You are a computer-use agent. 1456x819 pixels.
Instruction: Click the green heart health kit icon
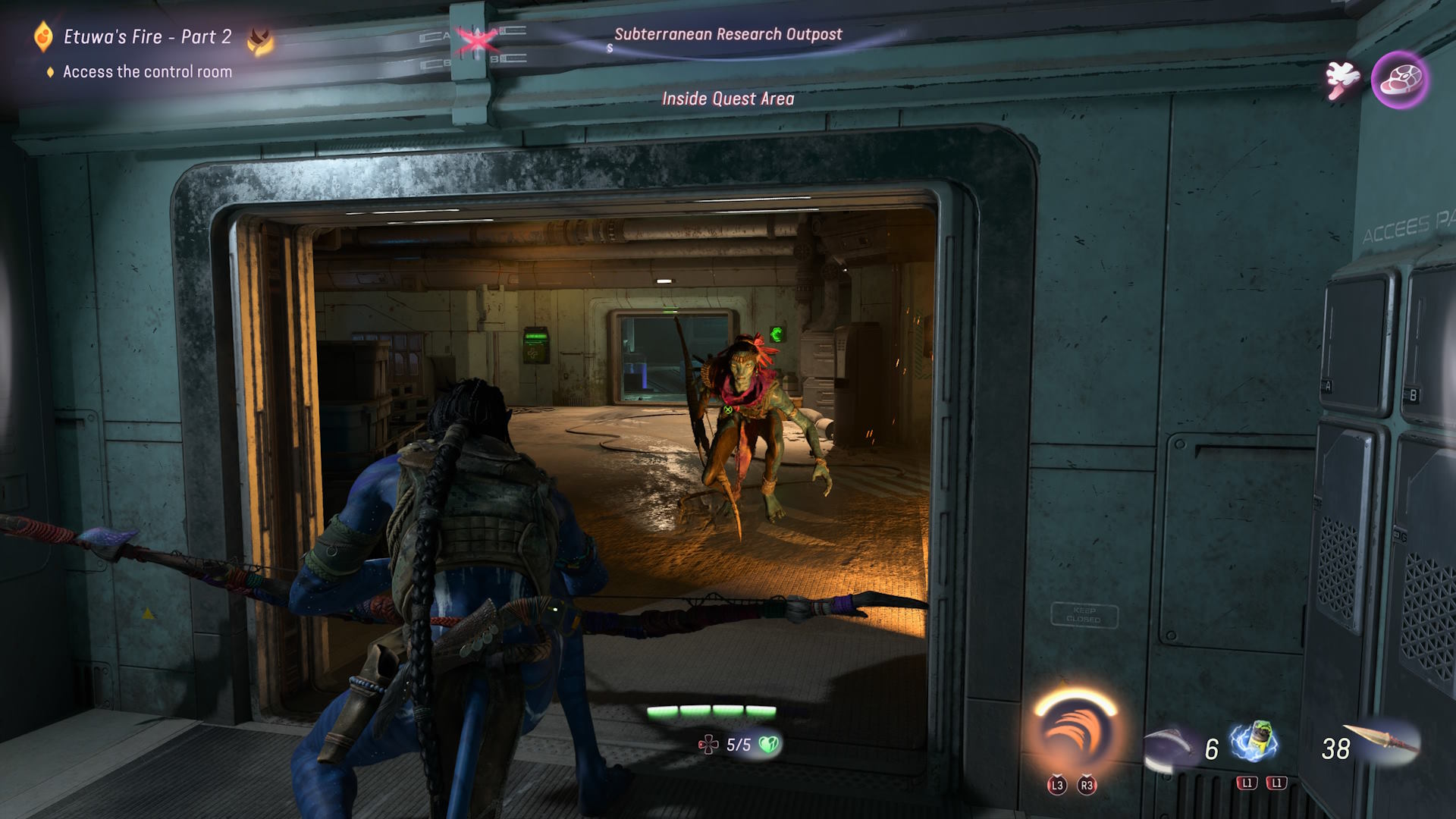coord(769,745)
